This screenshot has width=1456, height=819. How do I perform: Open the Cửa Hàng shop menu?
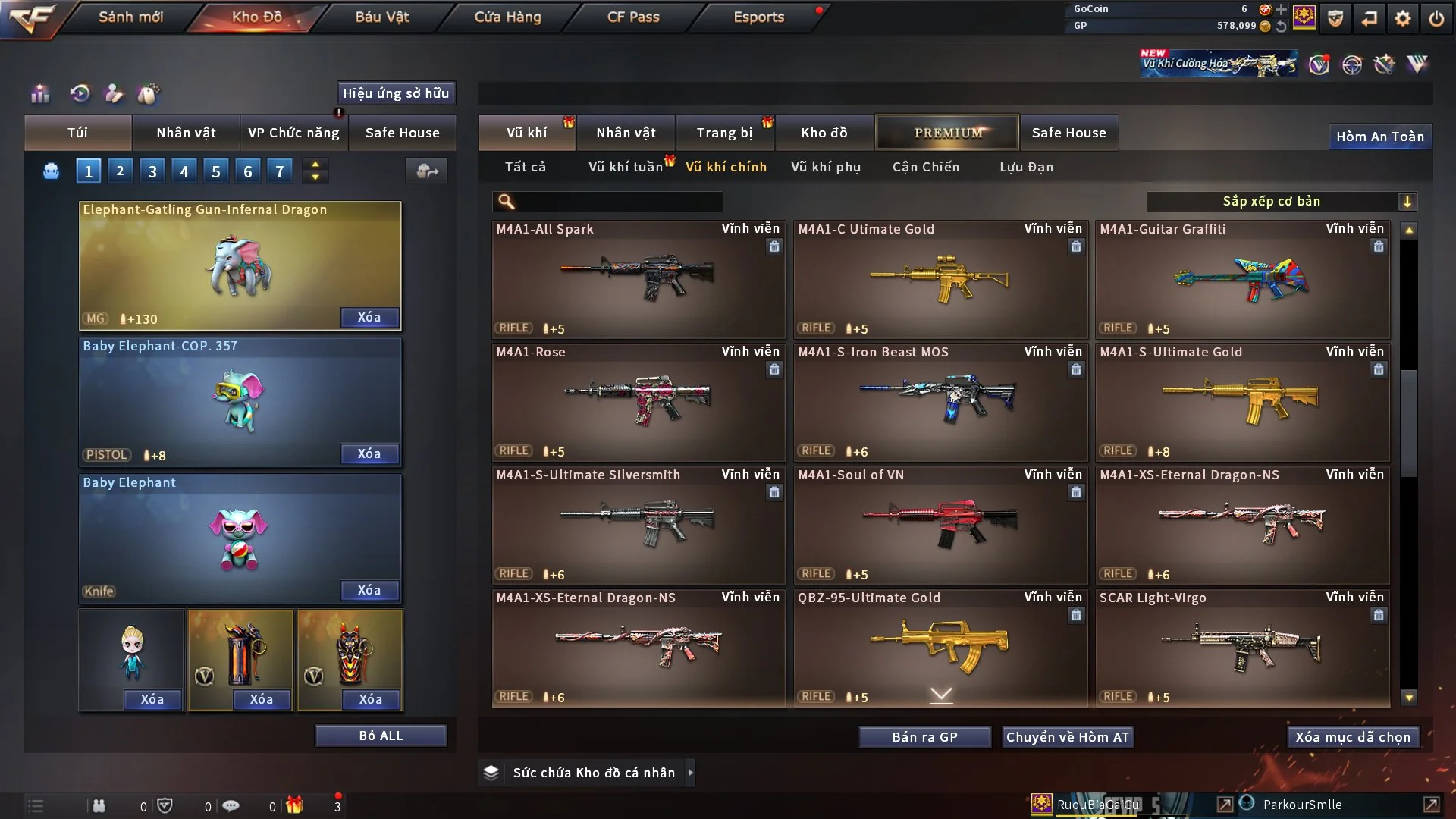[x=507, y=17]
